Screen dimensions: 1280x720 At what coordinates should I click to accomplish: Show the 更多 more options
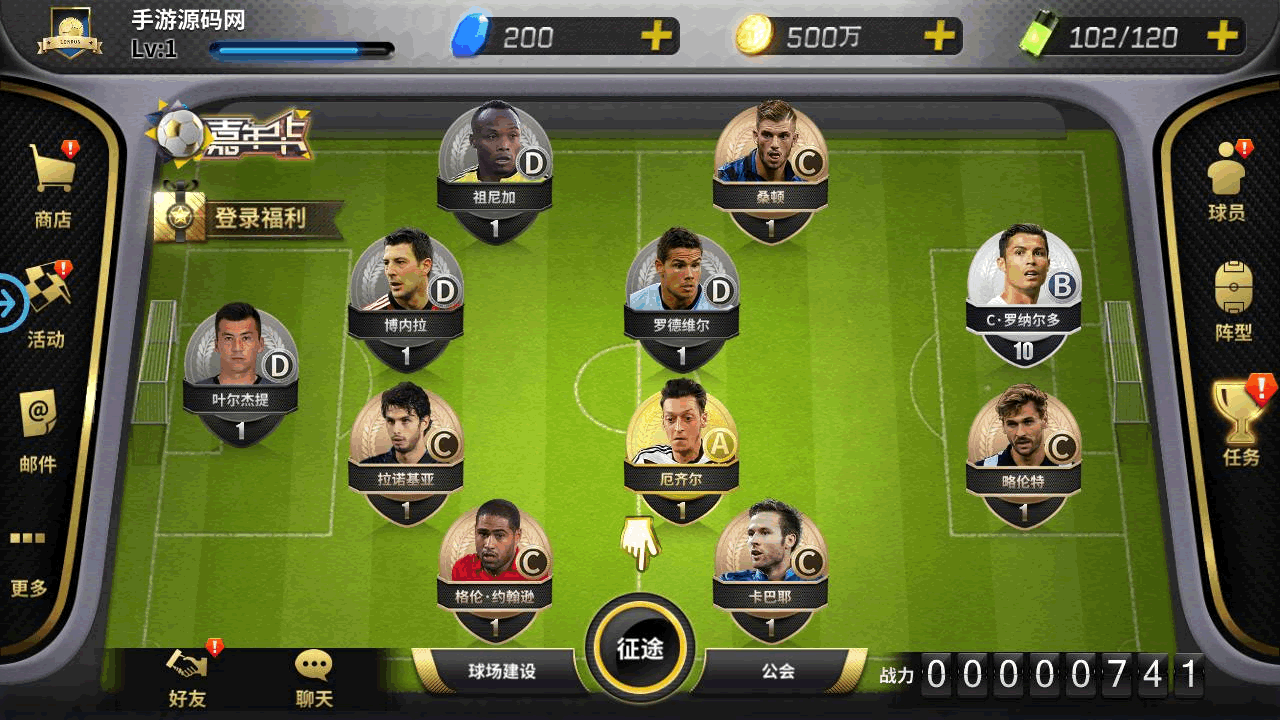pyautogui.click(x=29, y=563)
